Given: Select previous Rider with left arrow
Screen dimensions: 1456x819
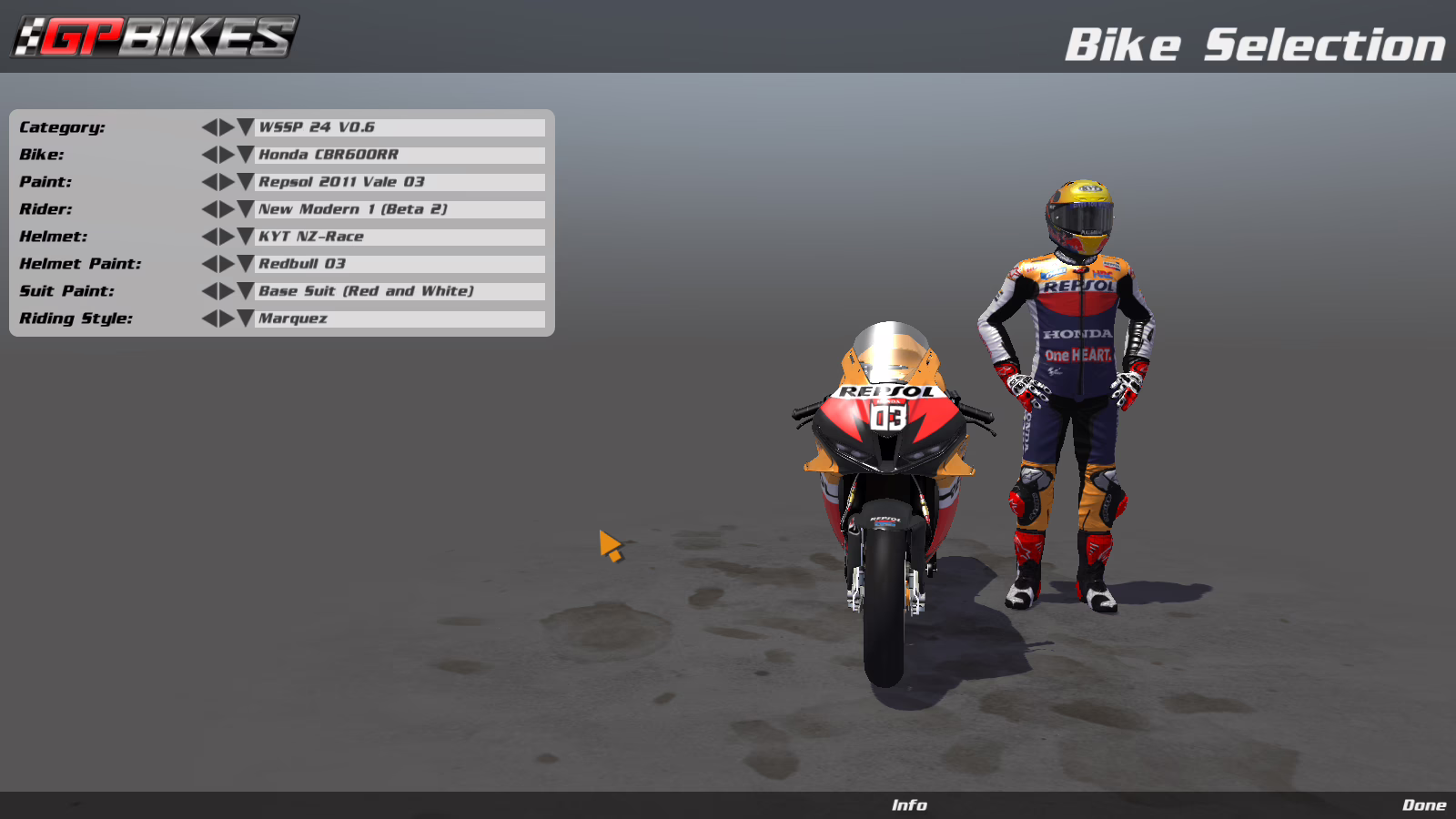Looking at the screenshot, I should tap(209, 209).
